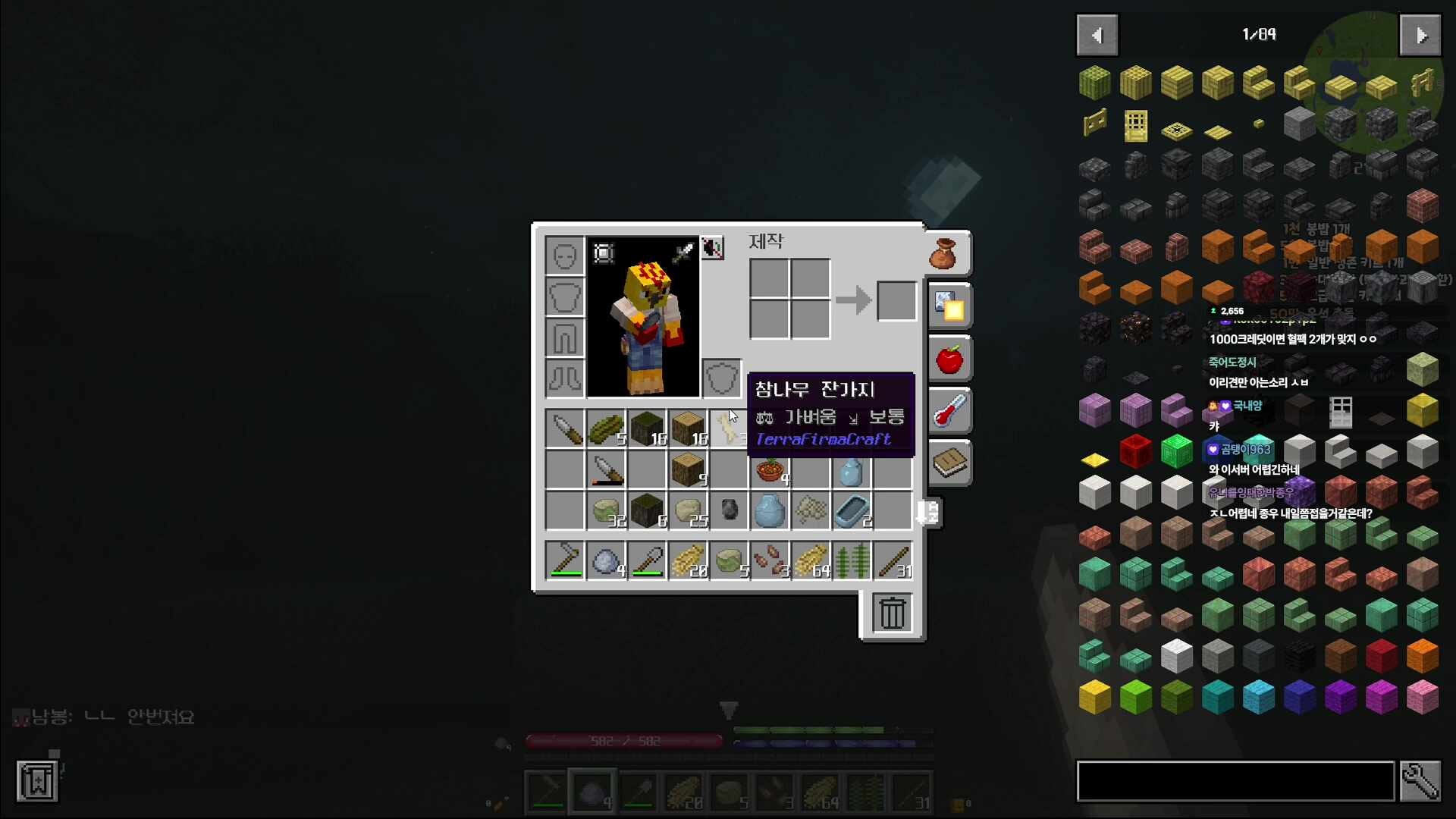Open the calendar tab with sun icon
This screenshot has width=1456, height=819.
tap(949, 306)
